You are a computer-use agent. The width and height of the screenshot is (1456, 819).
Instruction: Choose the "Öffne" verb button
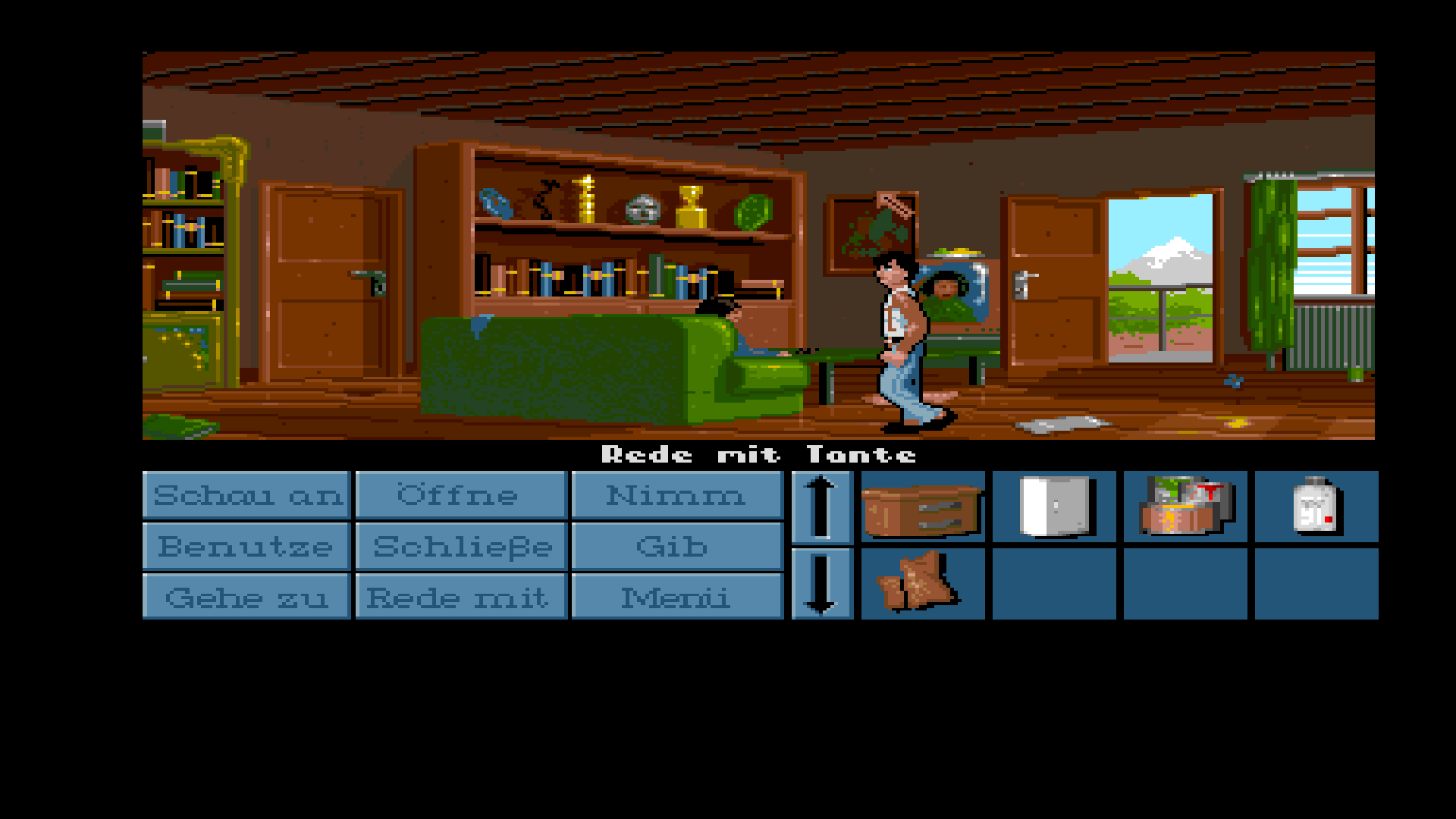[460, 495]
